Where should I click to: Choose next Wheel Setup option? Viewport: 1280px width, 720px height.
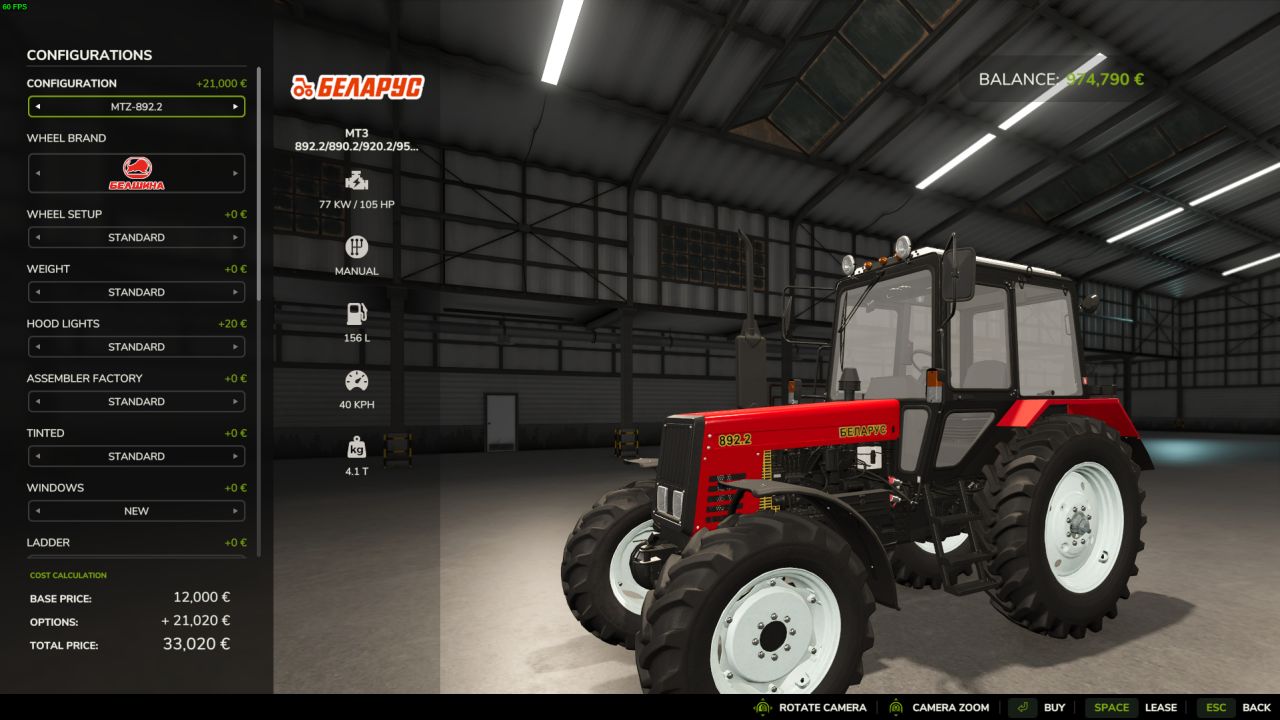[236, 238]
